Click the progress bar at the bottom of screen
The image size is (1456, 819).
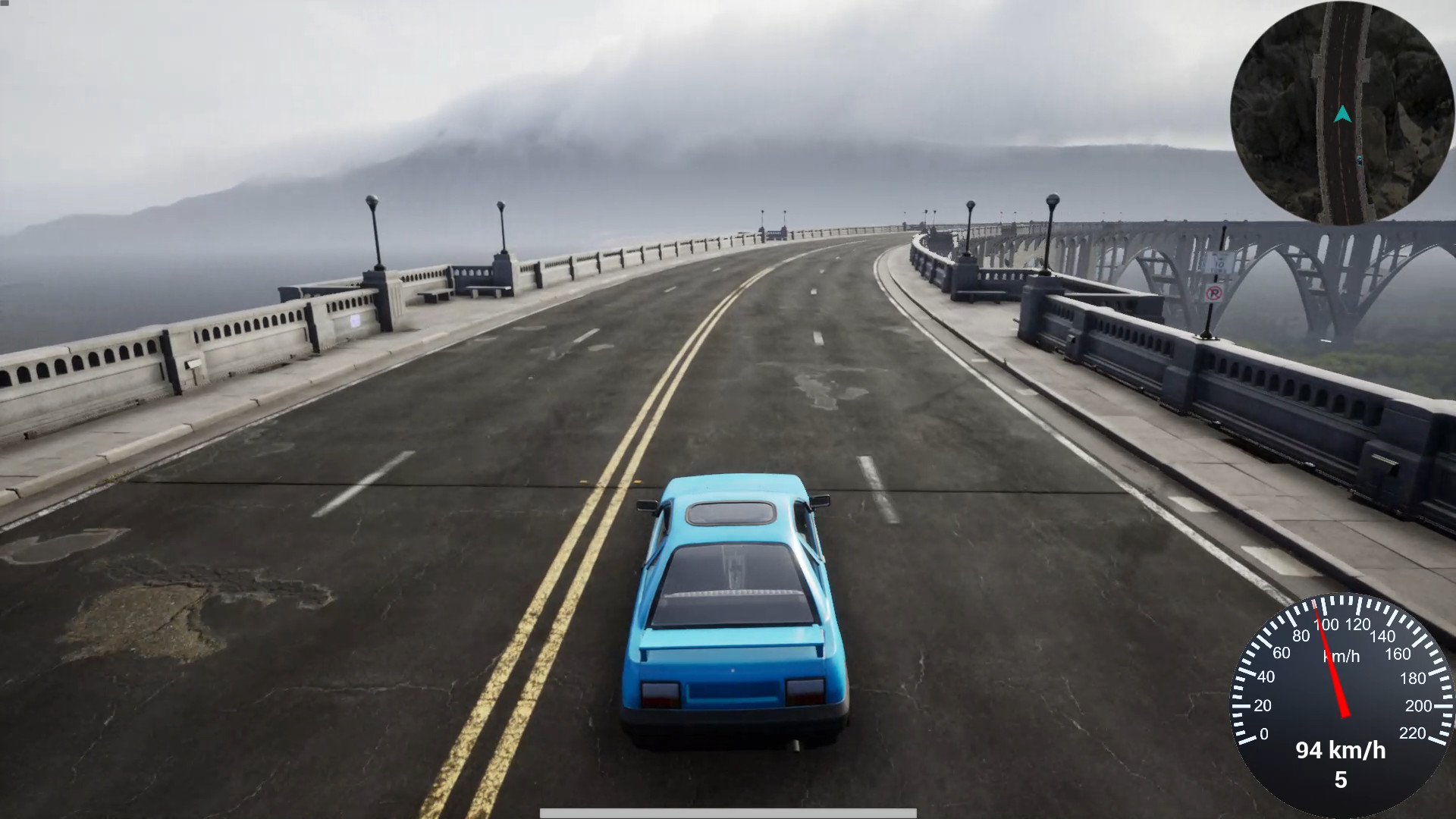pos(728,814)
